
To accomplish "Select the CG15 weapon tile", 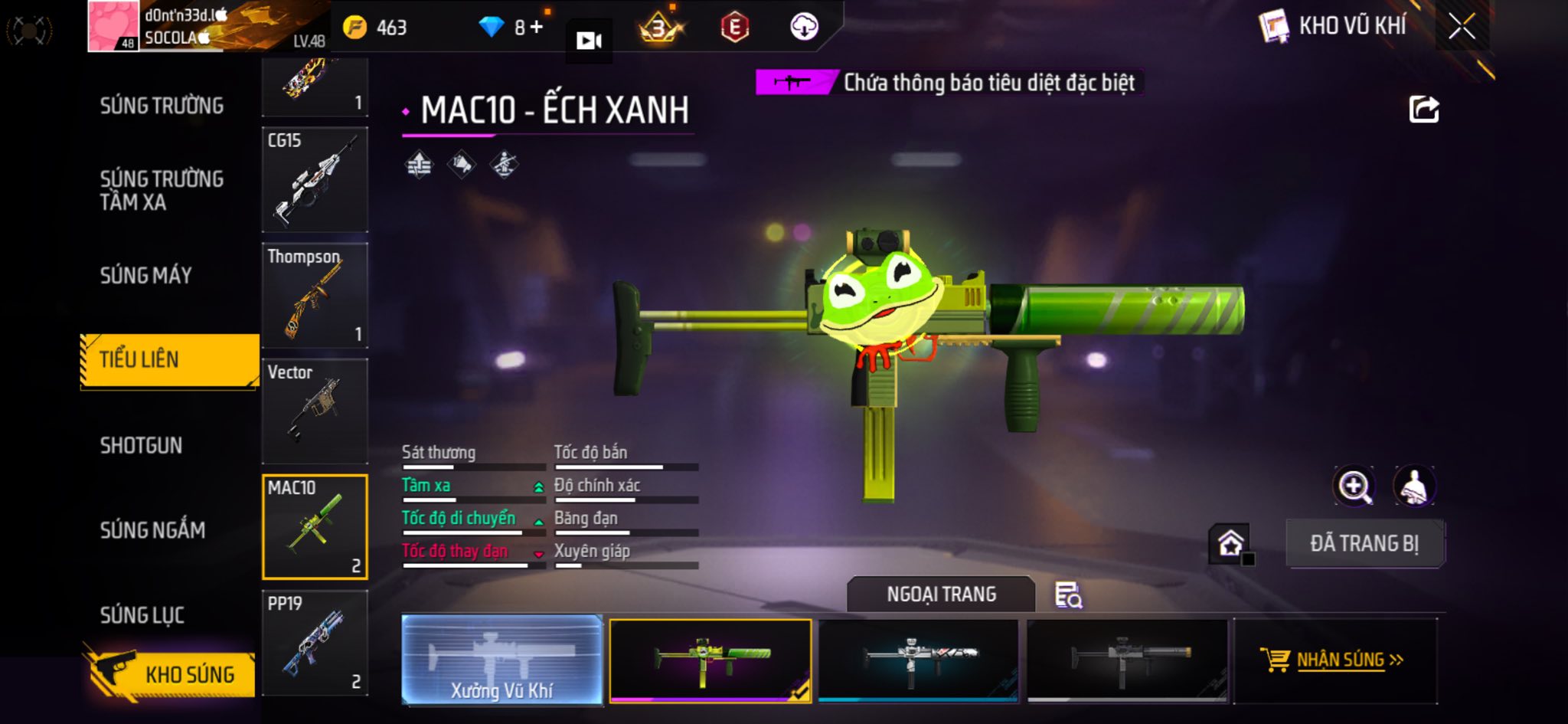I will tap(315, 180).
